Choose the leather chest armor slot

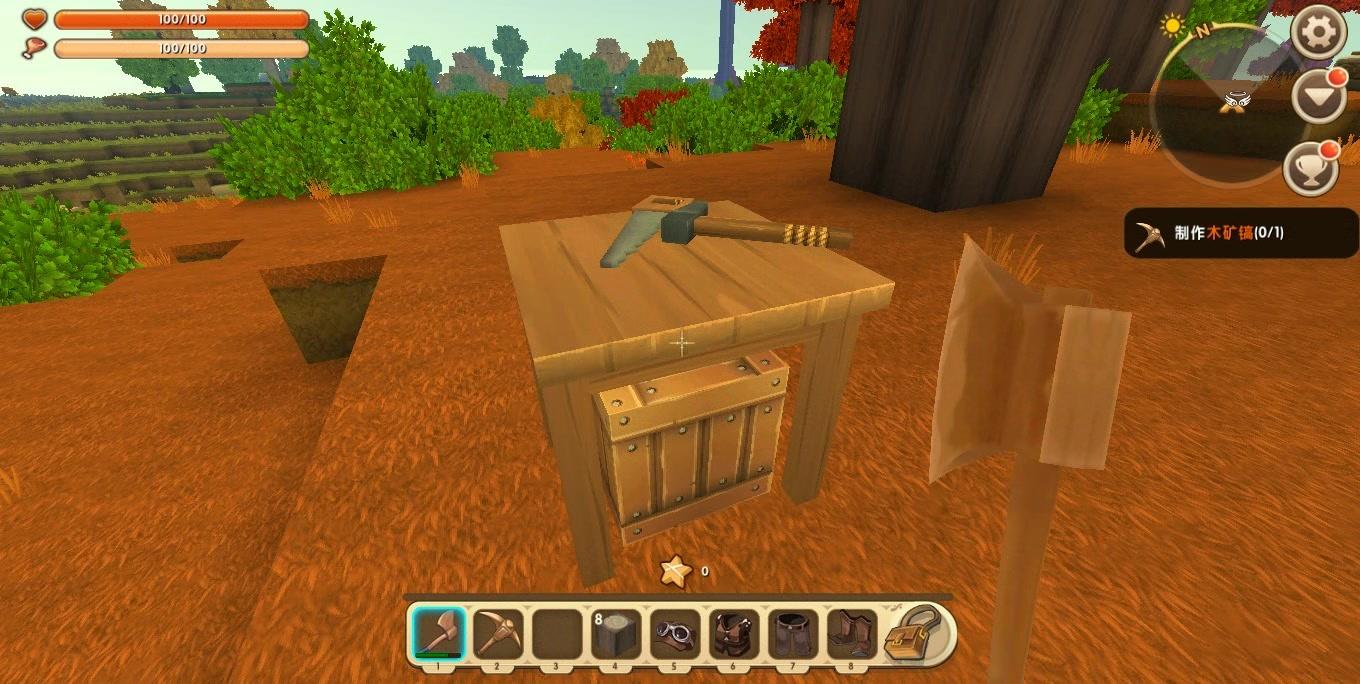click(734, 634)
